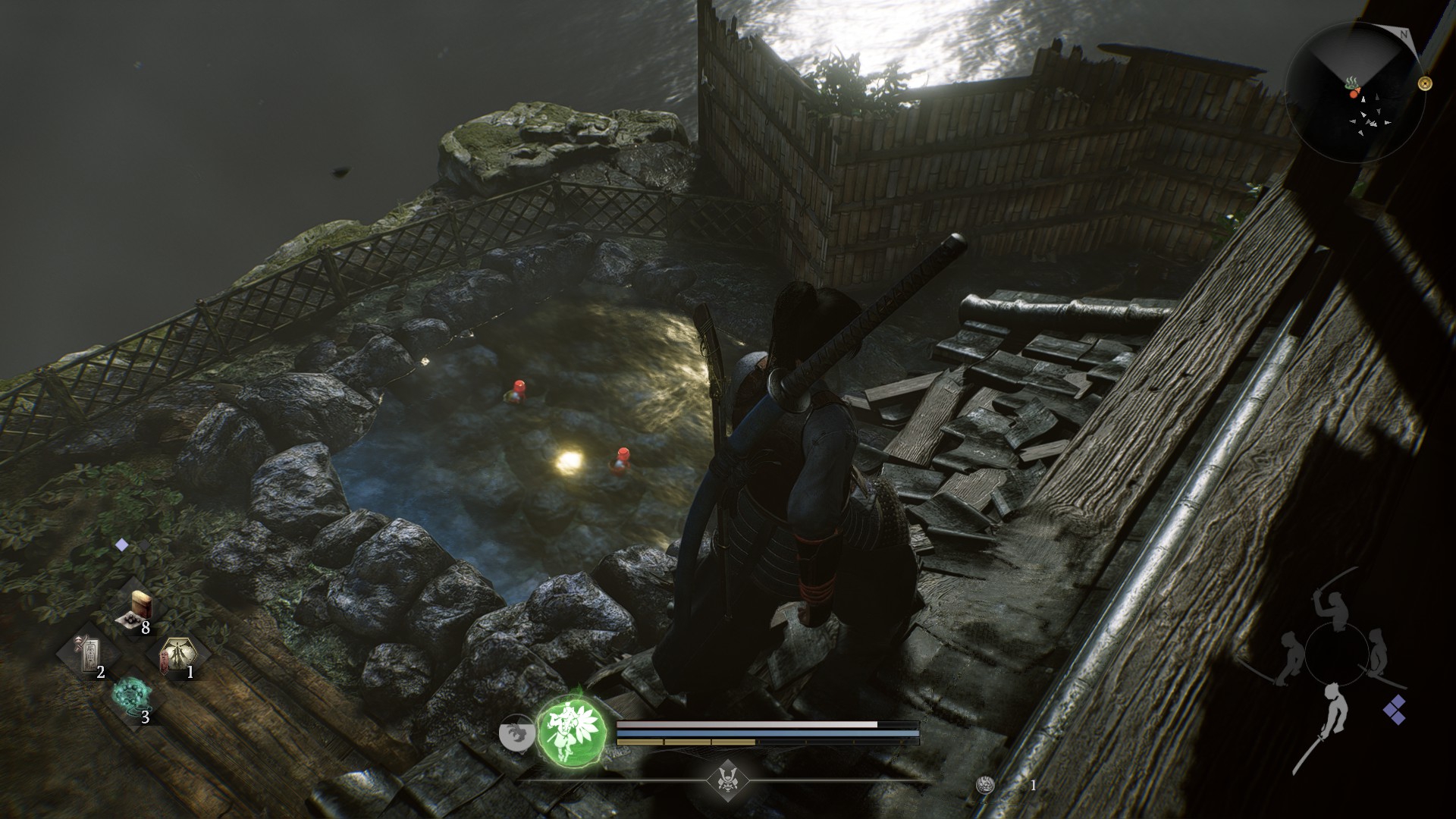Click the samurai helmet emblem
The height and width of the screenshot is (819, 1456).
click(727, 779)
